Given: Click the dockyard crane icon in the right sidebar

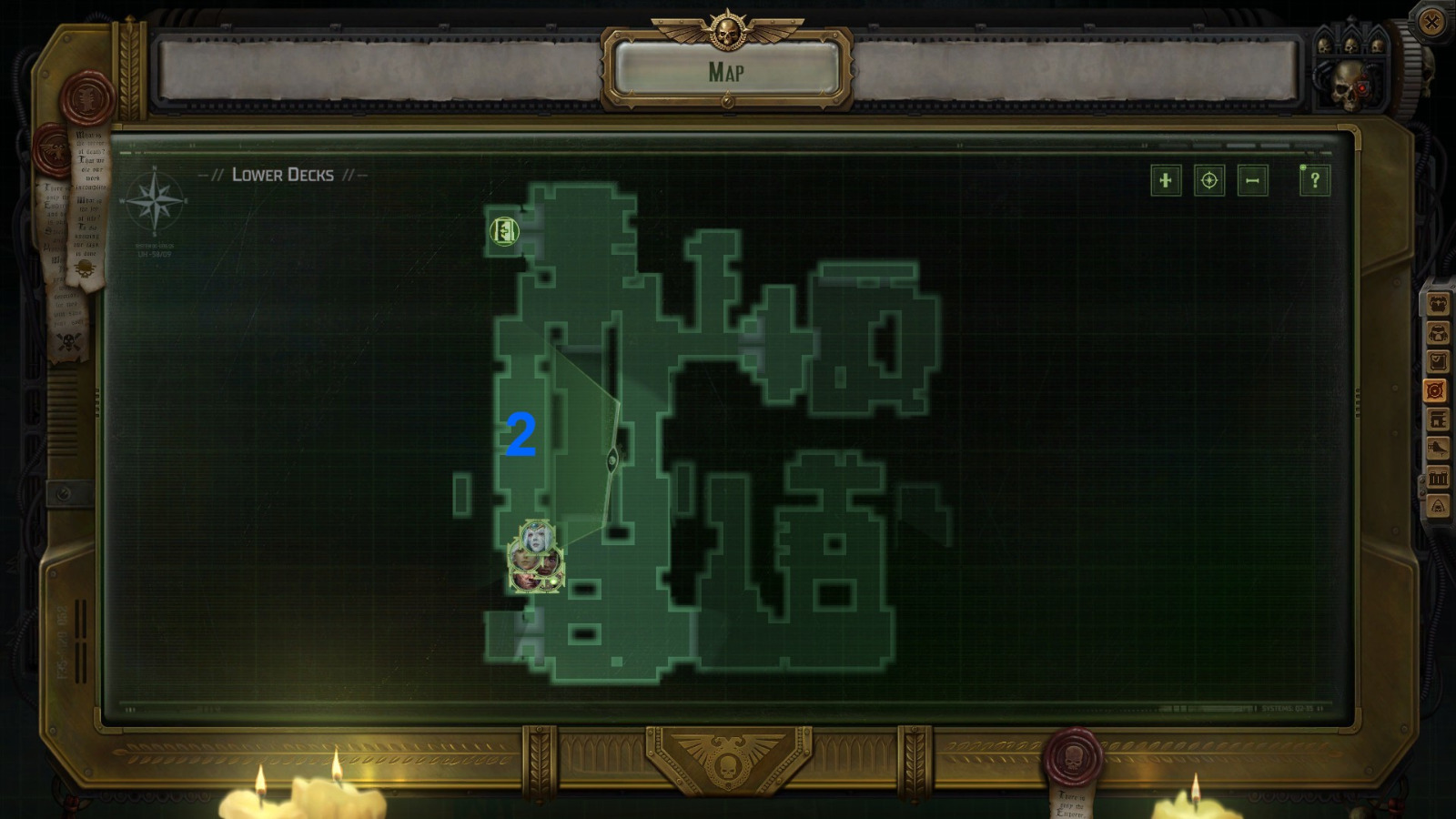Looking at the screenshot, I should (1436, 447).
